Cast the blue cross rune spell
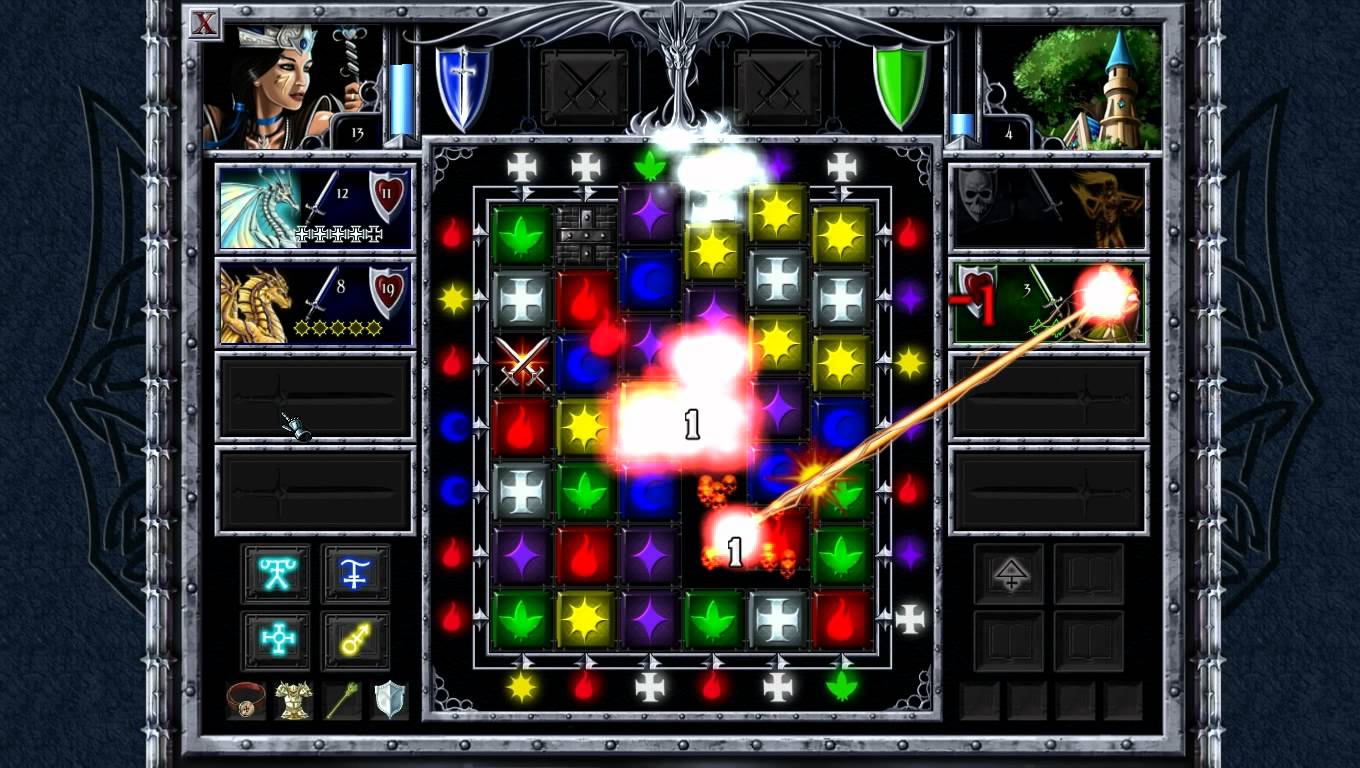 coord(356,573)
